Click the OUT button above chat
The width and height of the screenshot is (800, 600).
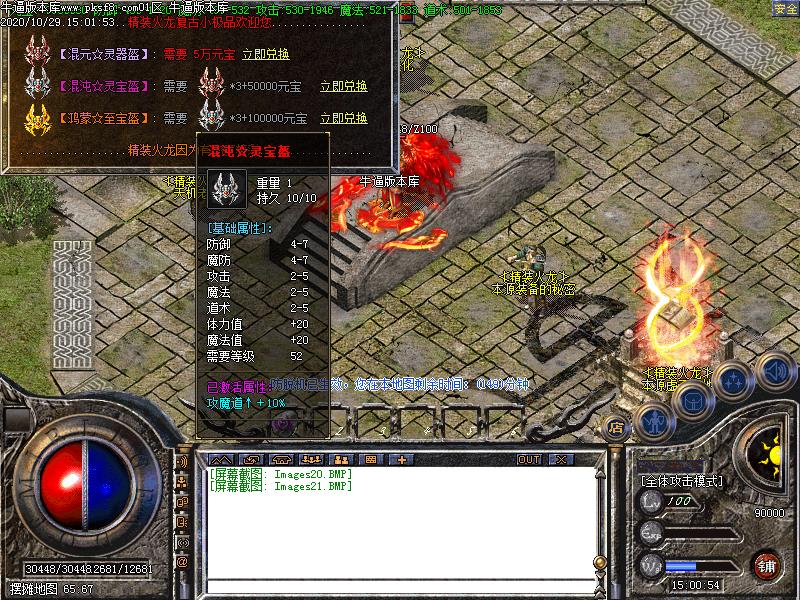coord(529,459)
